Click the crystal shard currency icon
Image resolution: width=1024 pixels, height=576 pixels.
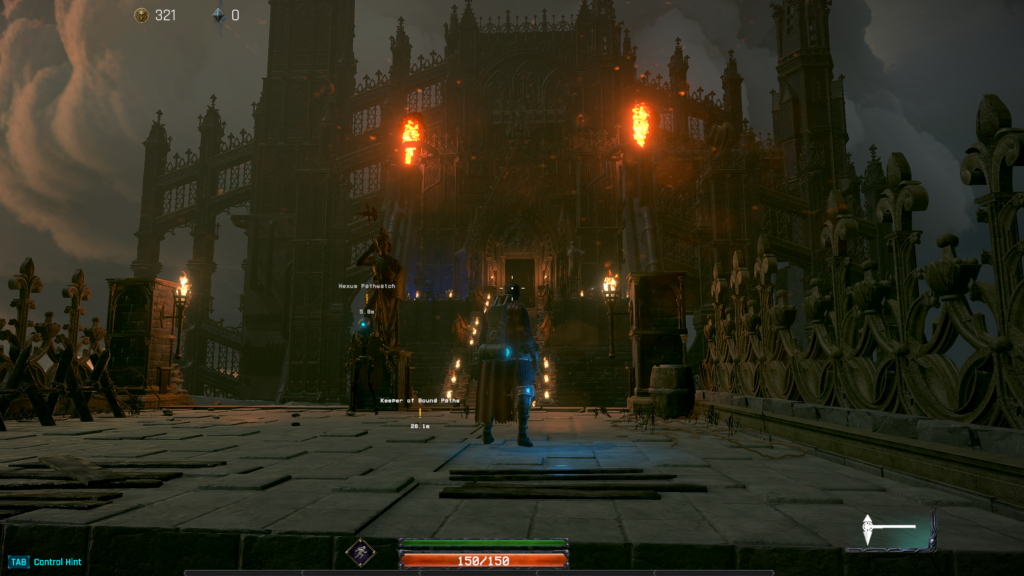click(x=218, y=15)
